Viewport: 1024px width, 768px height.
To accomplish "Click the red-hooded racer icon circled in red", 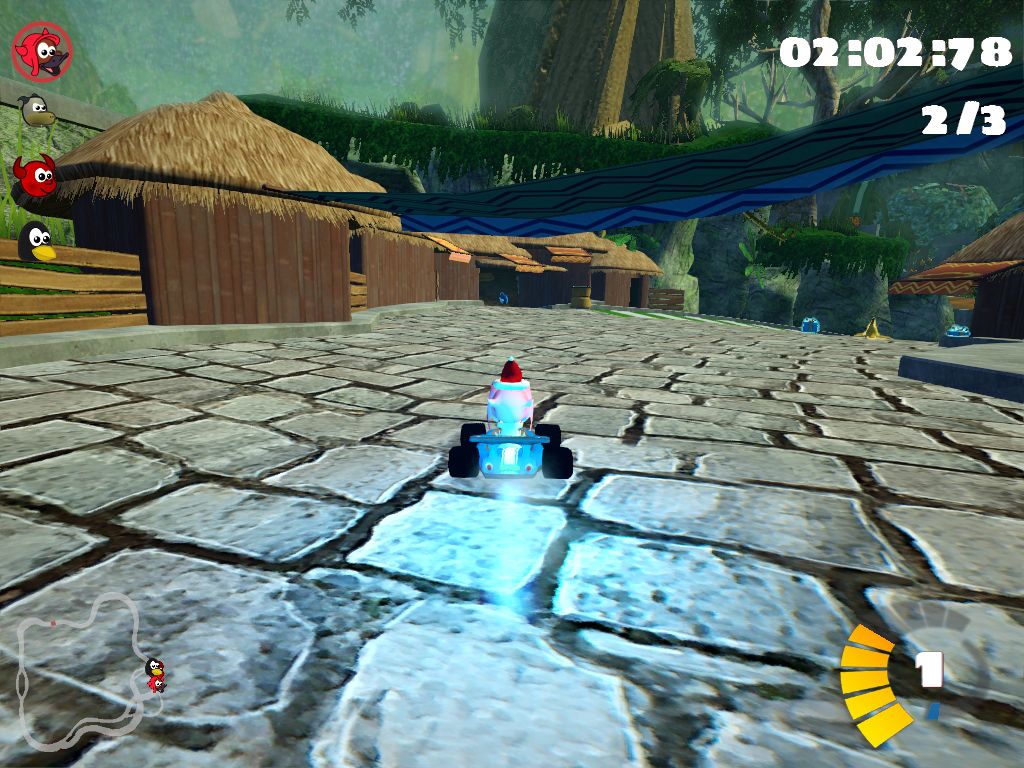I will point(42,50).
